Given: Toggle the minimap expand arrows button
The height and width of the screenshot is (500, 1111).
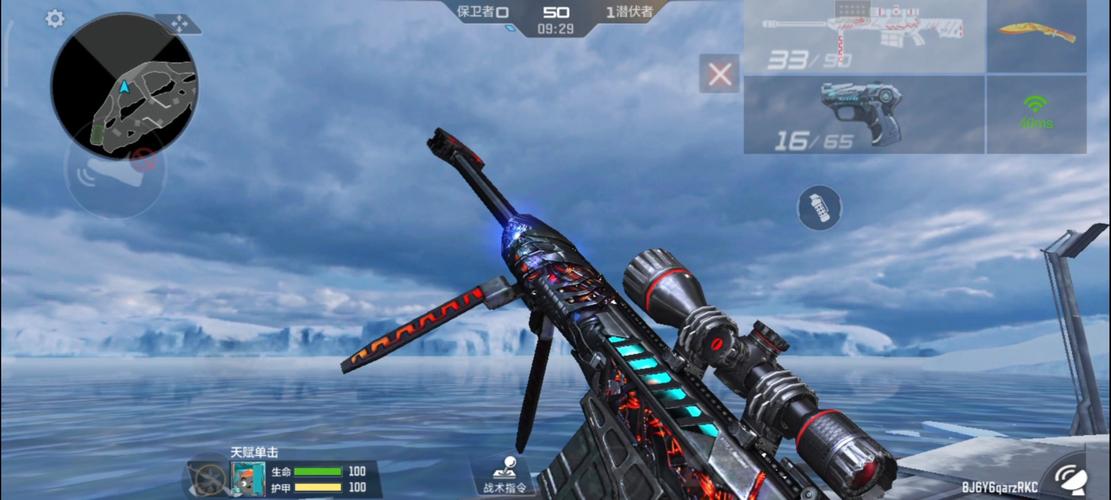Looking at the screenshot, I should pyautogui.click(x=180, y=22).
